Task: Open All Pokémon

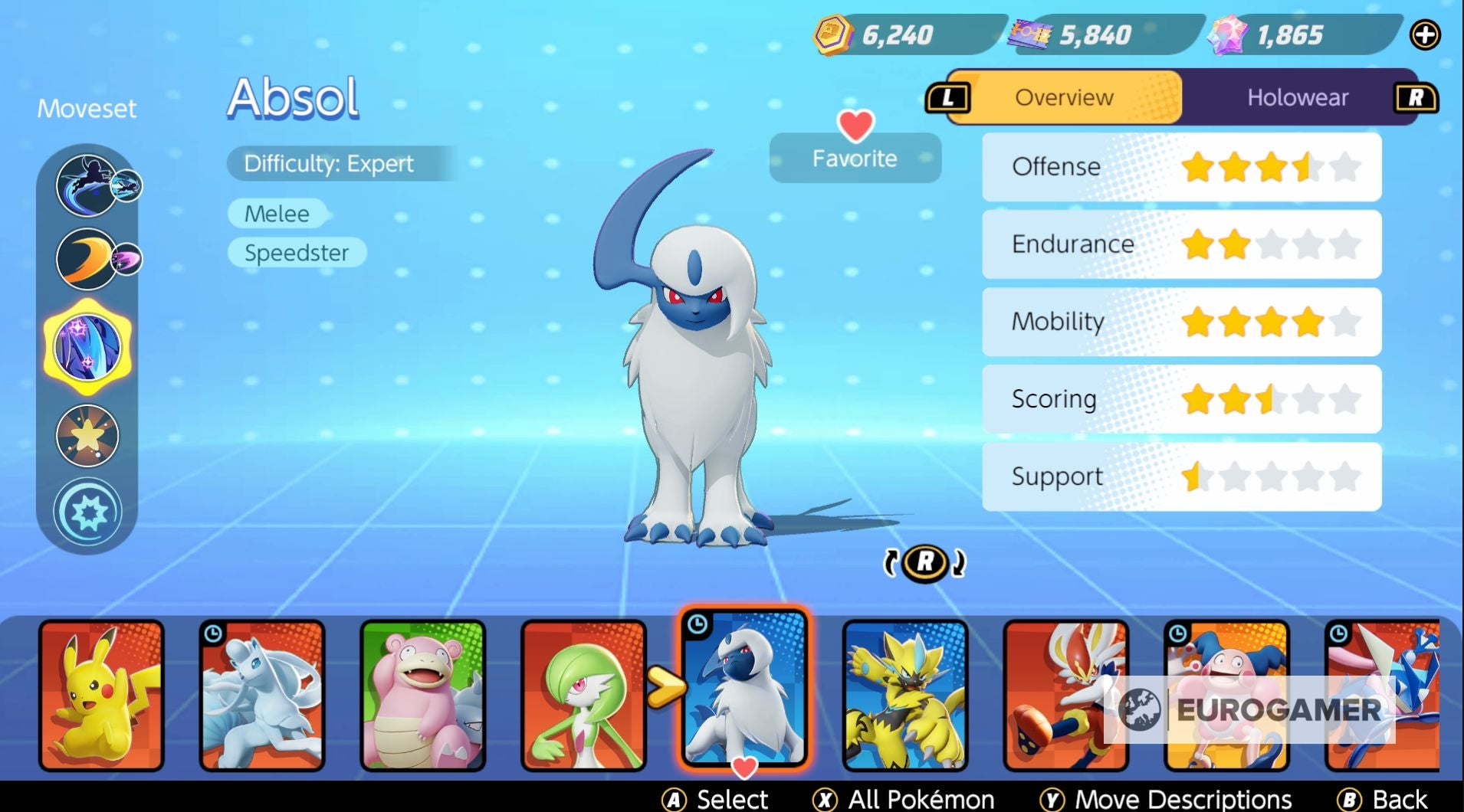Action: click(904, 799)
